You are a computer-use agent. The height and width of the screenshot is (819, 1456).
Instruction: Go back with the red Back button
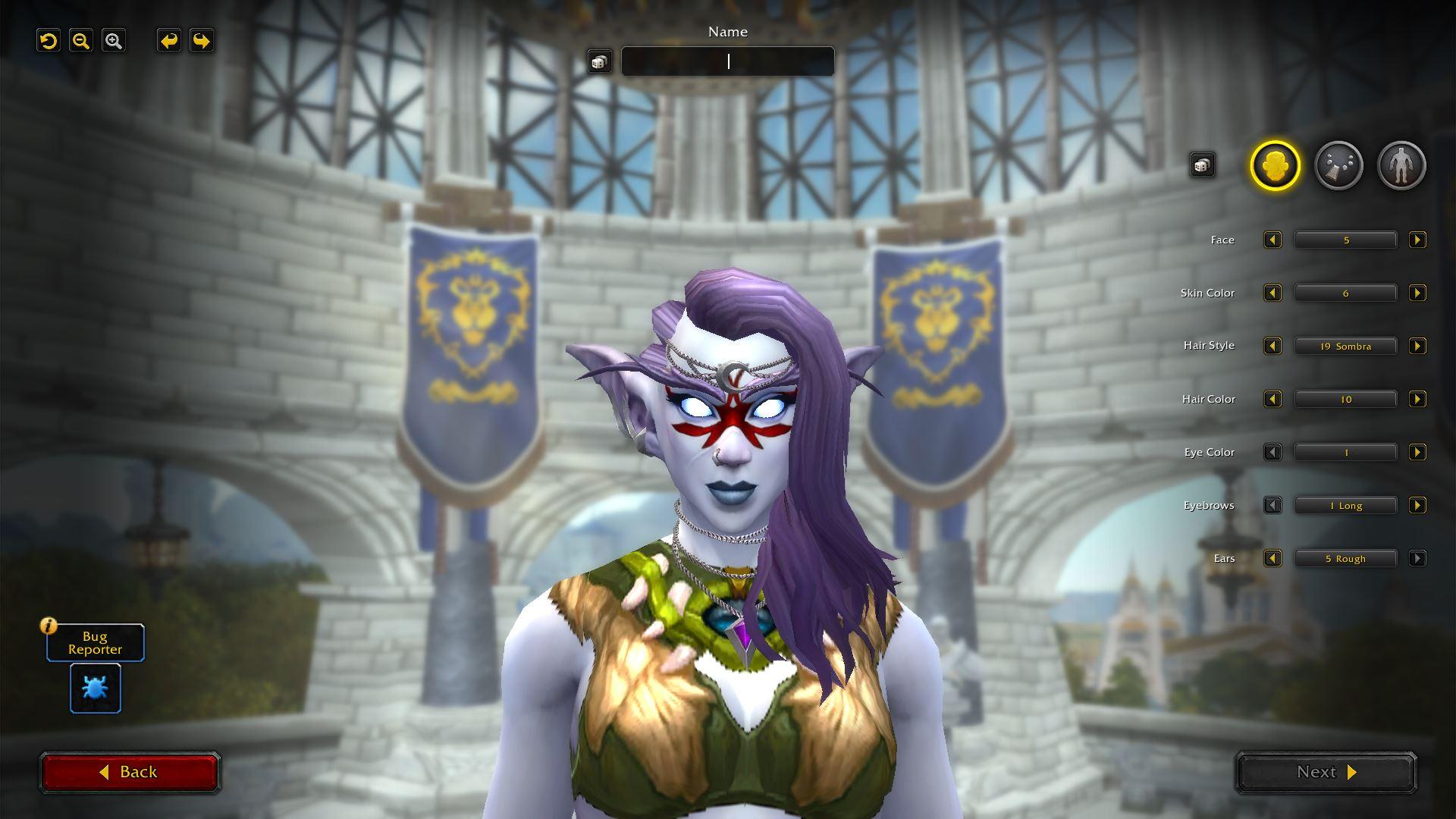click(130, 772)
